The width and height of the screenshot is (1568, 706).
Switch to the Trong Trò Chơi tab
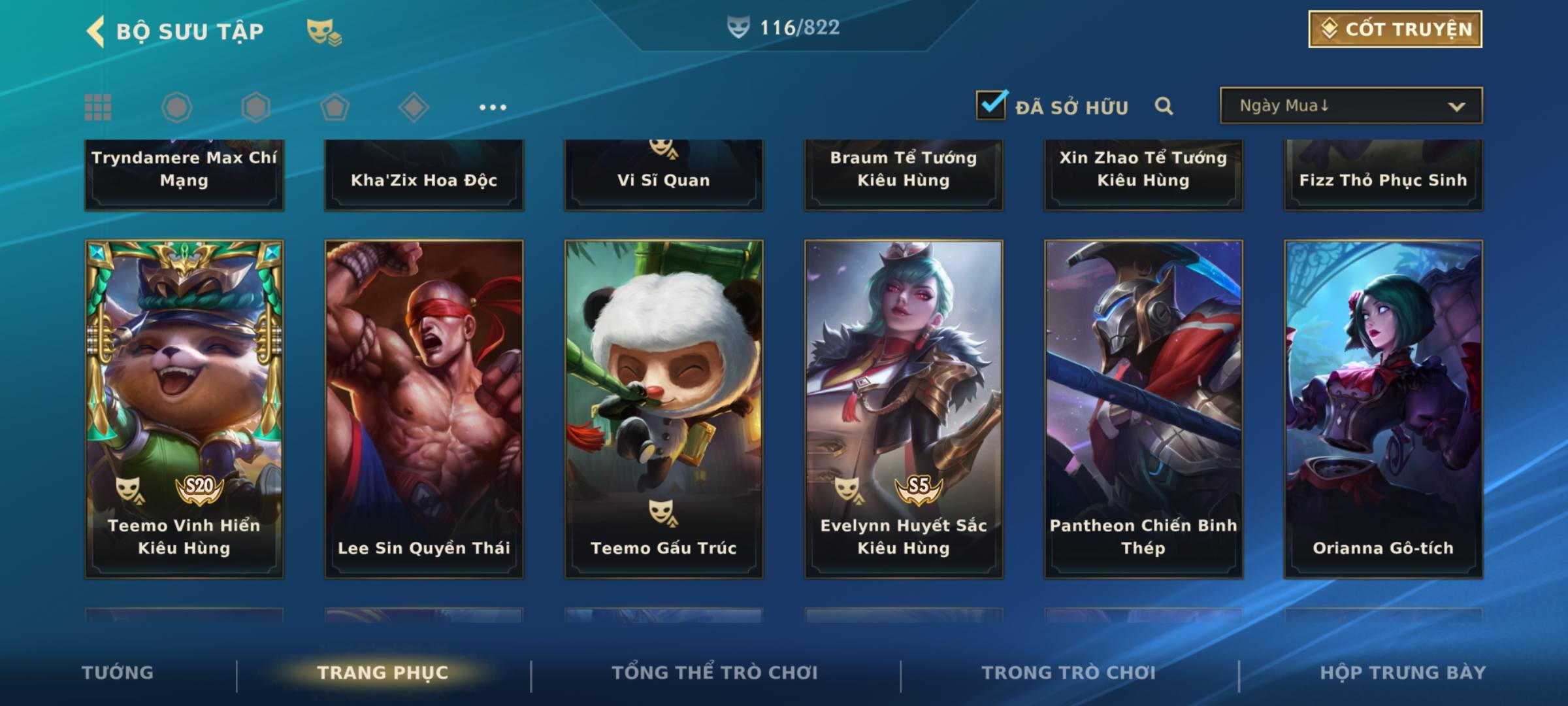[x=1069, y=673]
